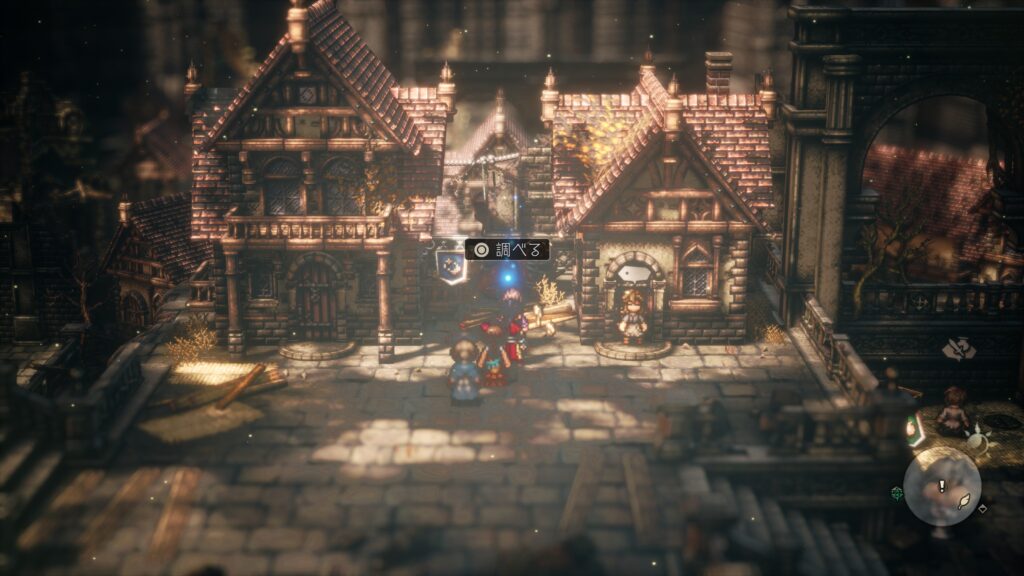Viewport: 1024px width, 576px height.
Task: Click the small diamond icon right of the minimap
Action: (982, 507)
